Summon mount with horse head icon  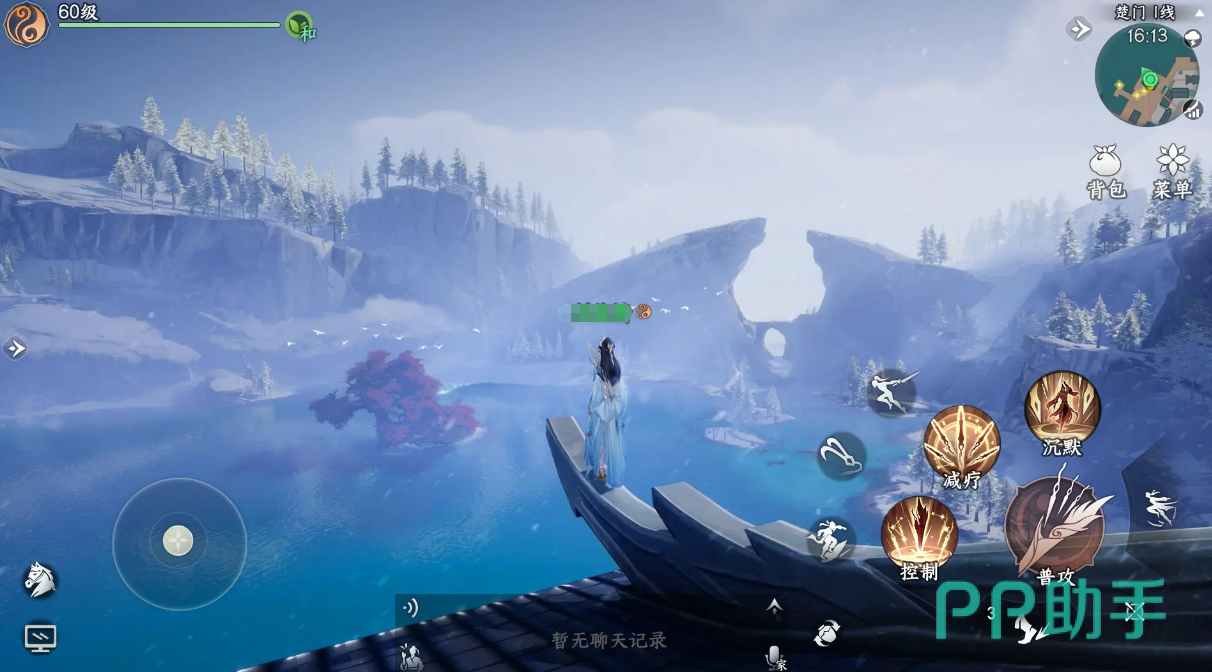(x=39, y=578)
